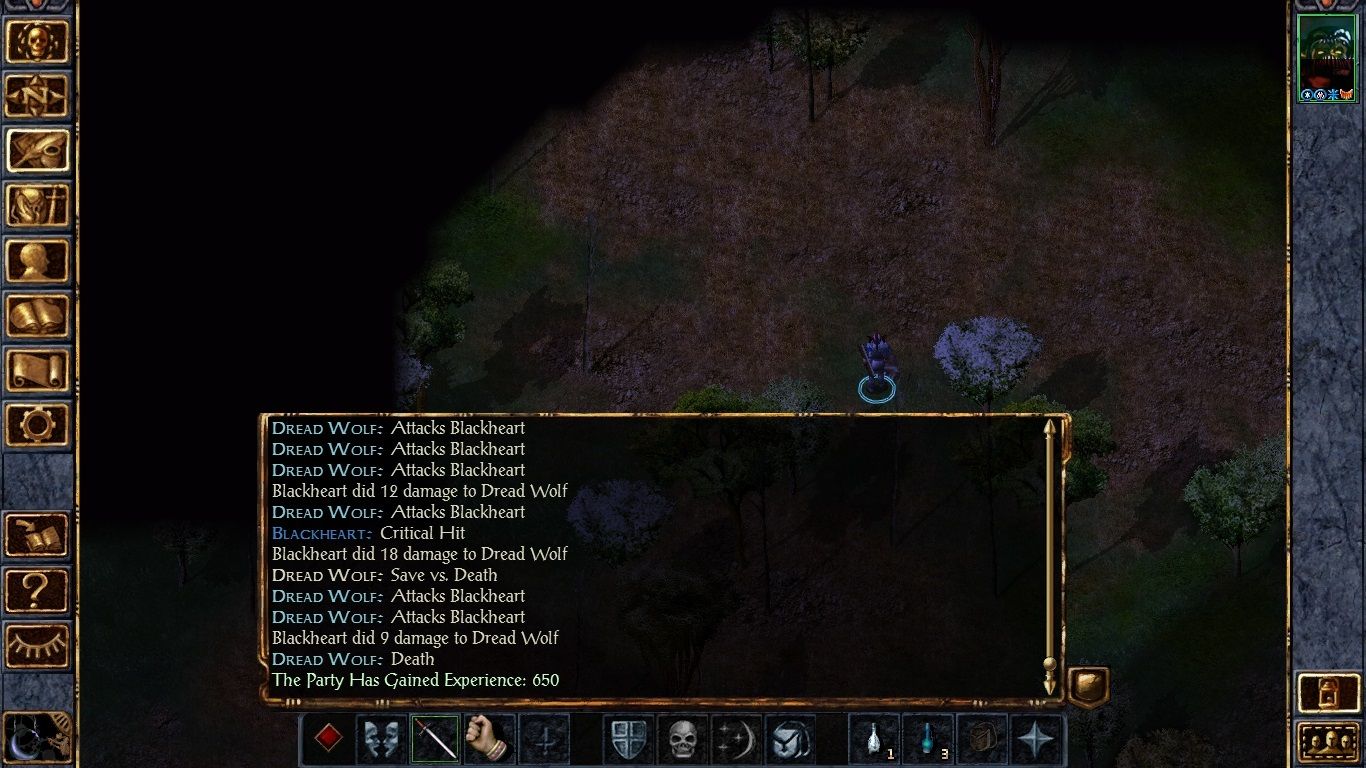
Task: Open the area map compass button
Action: point(38,96)
